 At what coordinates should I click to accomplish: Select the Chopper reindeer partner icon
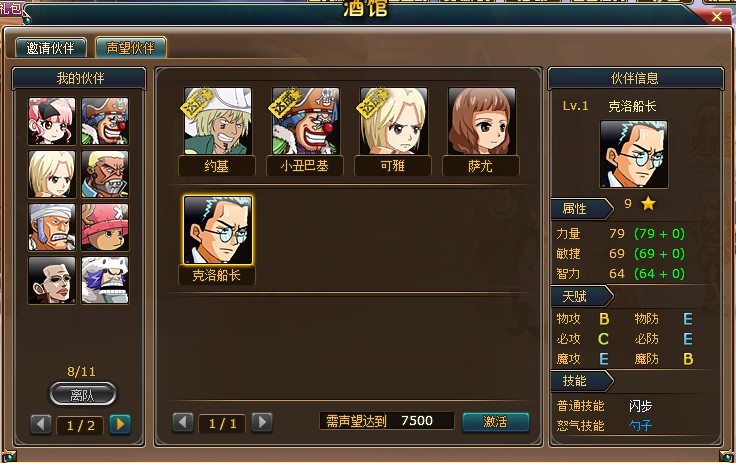[x=104, y=227]
